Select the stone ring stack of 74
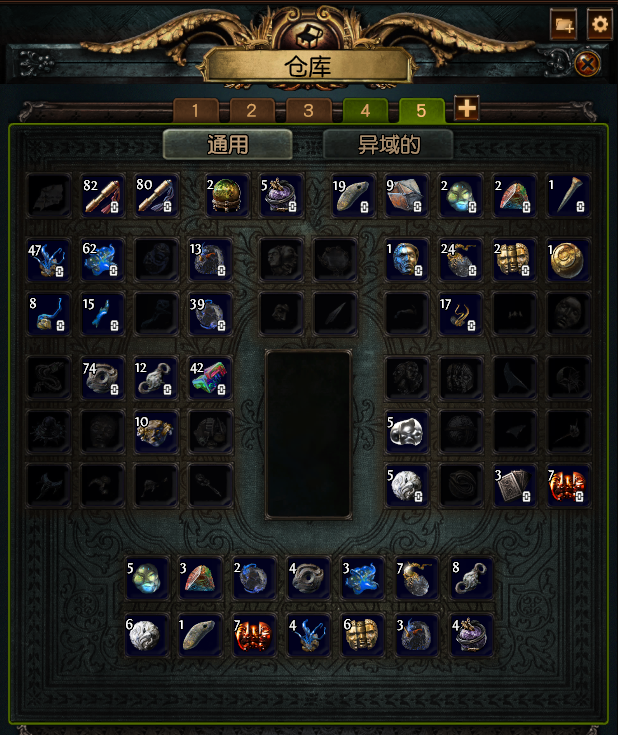The image size is (618, 735). (x=103, y=379)
